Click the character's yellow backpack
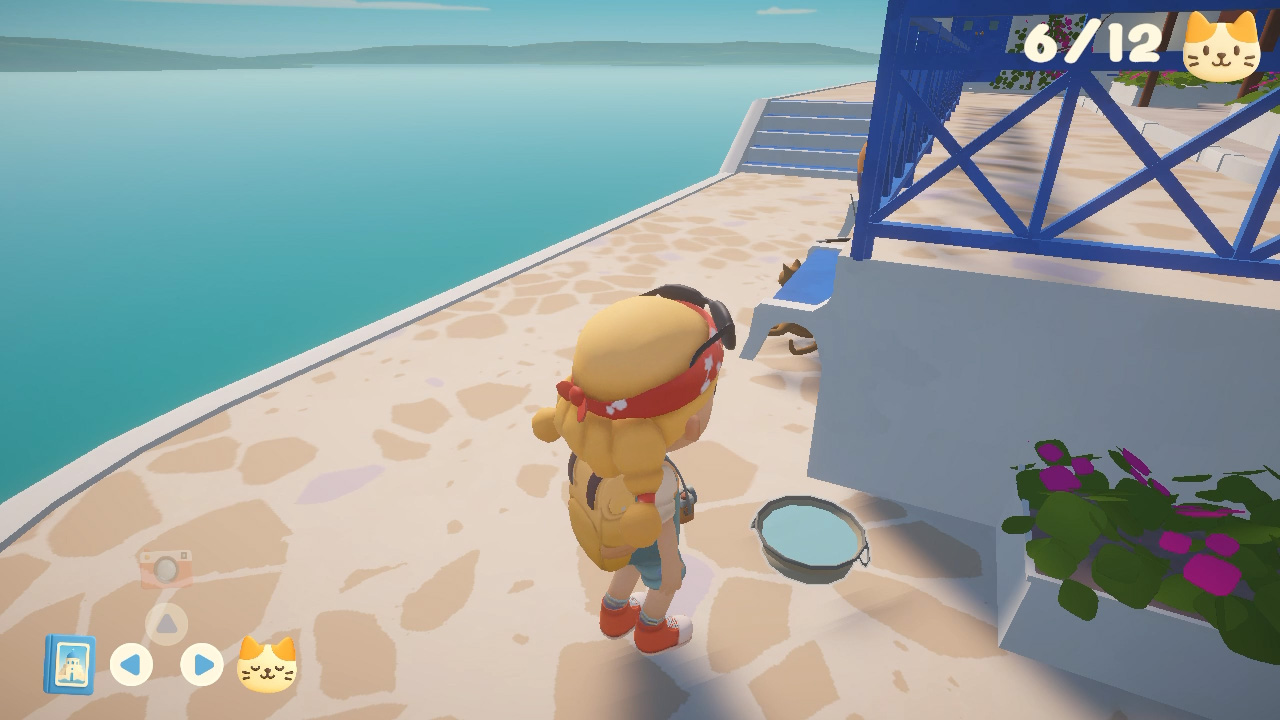The image size is (1280, 720). coord(620,500)
